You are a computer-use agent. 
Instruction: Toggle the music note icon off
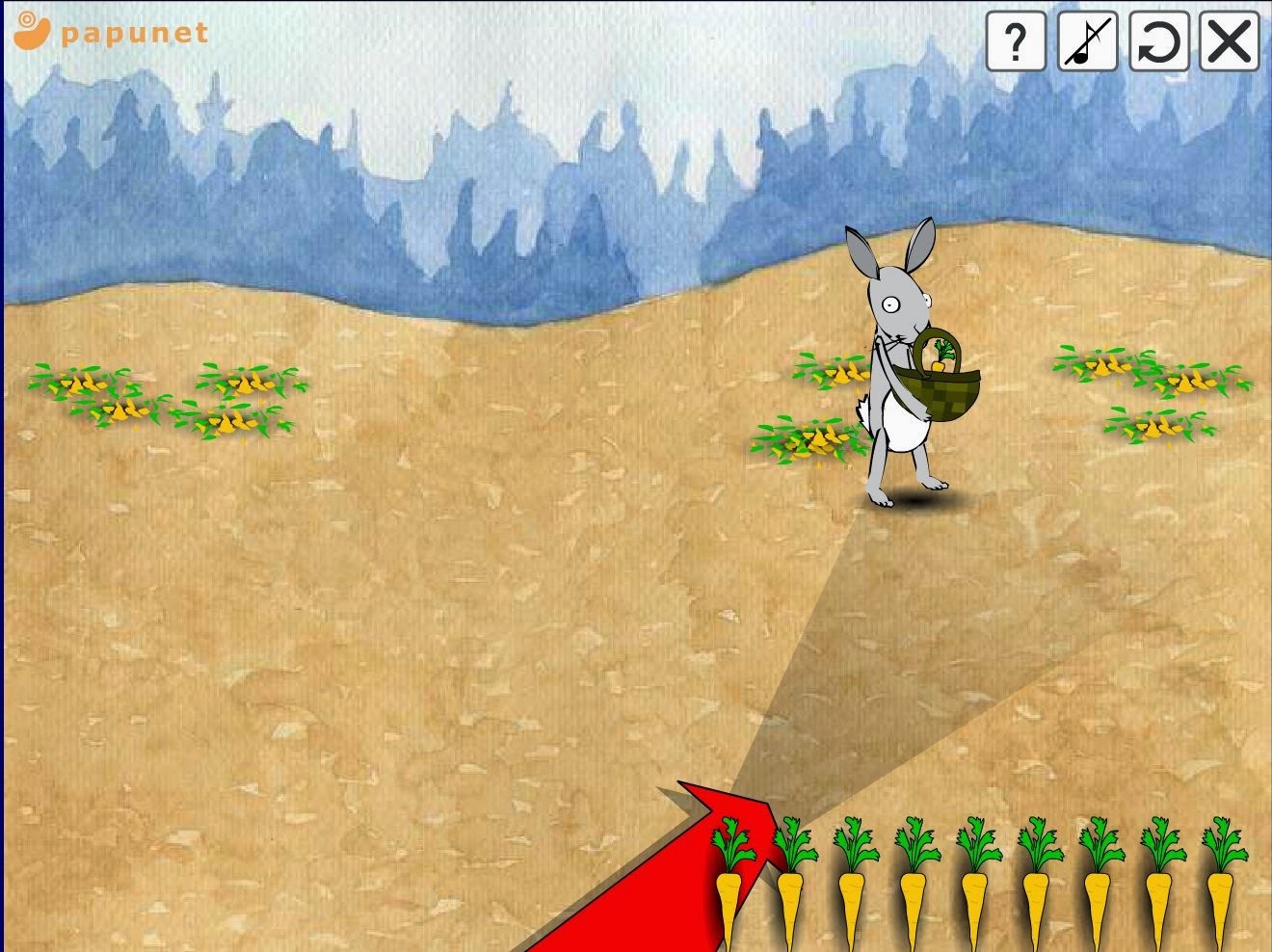(x=1087, y=42)
